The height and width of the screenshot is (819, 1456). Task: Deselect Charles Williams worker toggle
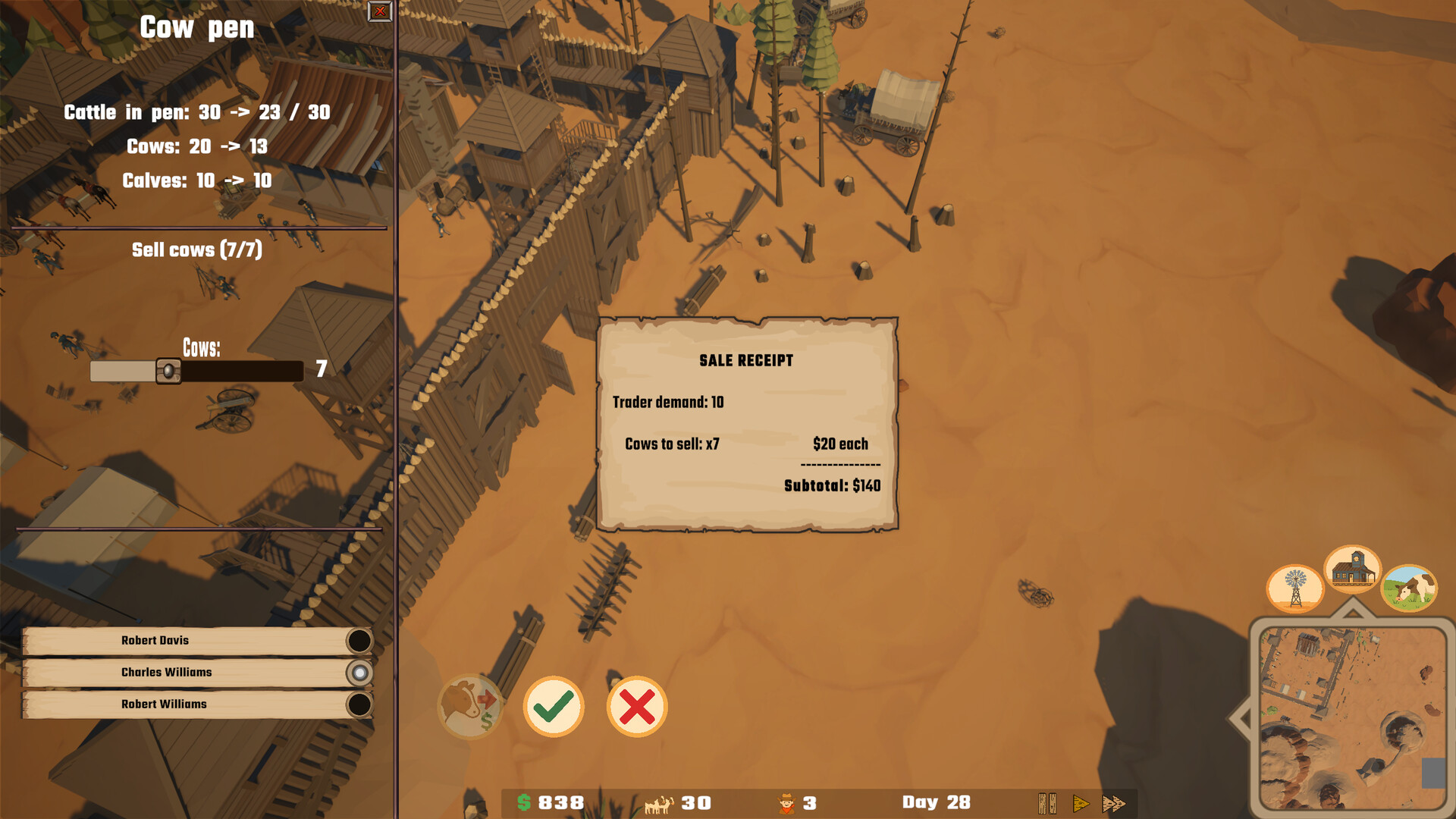[358, 671]
